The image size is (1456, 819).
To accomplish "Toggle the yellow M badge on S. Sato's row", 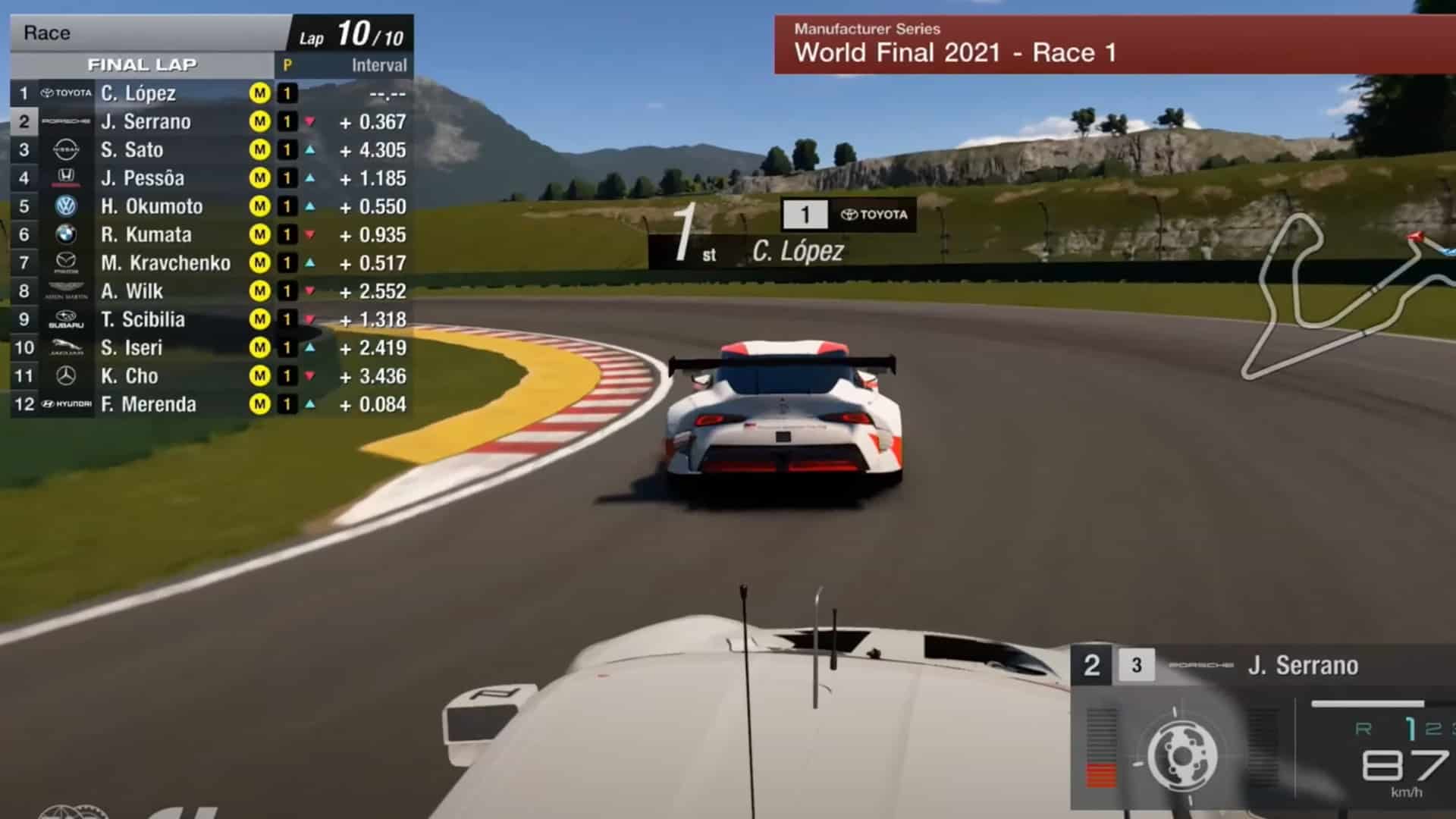I will [262, 149].
